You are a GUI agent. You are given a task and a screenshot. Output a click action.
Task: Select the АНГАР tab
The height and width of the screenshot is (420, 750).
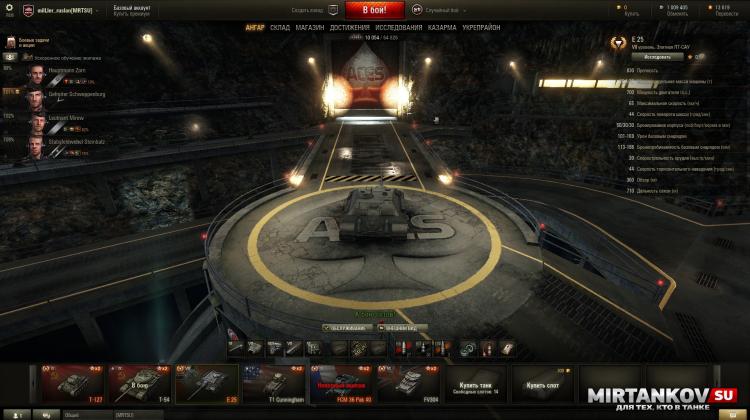(254, 27)
